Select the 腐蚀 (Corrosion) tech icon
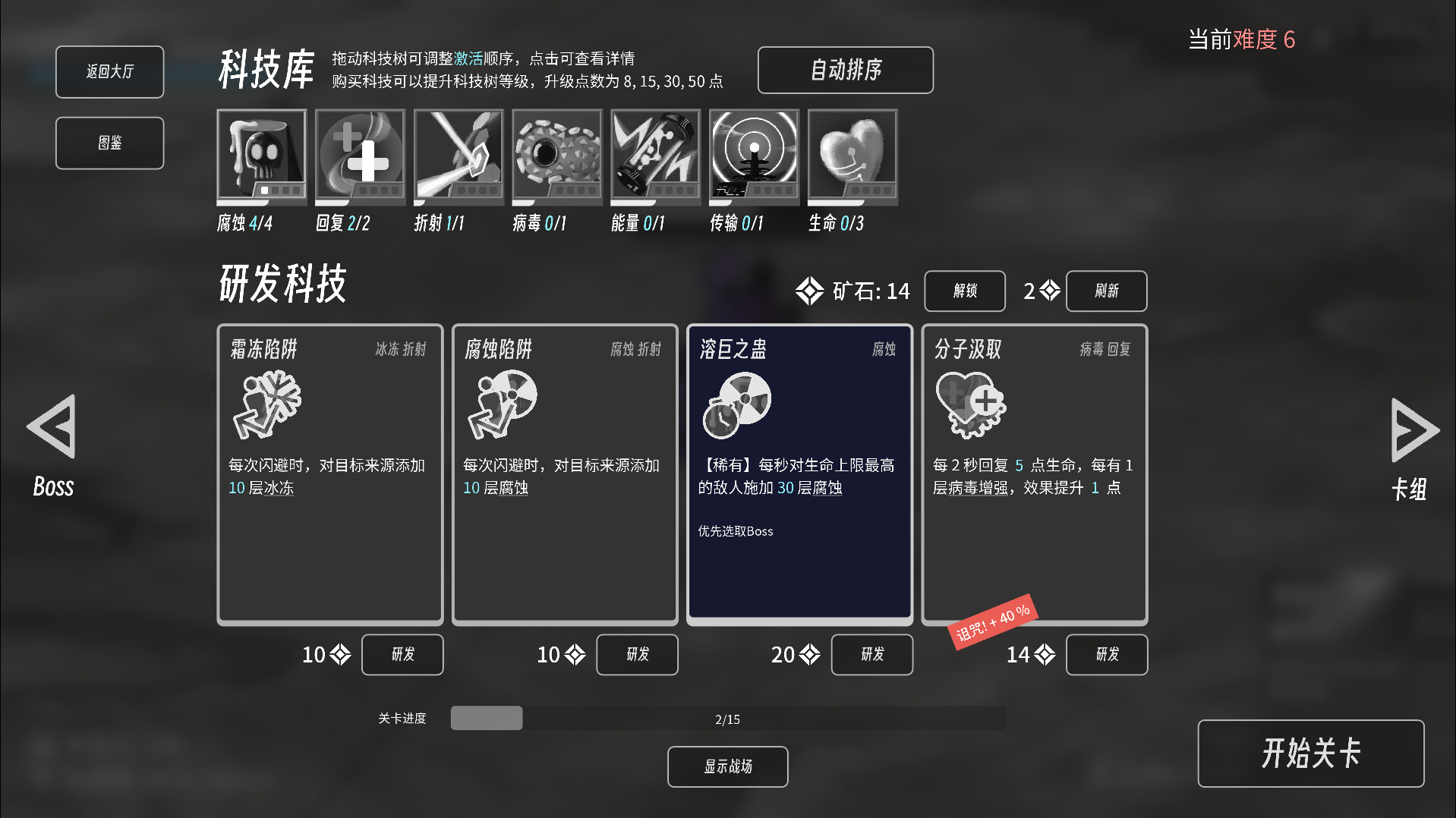The height and width of the screenshot is (818, 1456). pyautogui.click(x=261, y=156)
